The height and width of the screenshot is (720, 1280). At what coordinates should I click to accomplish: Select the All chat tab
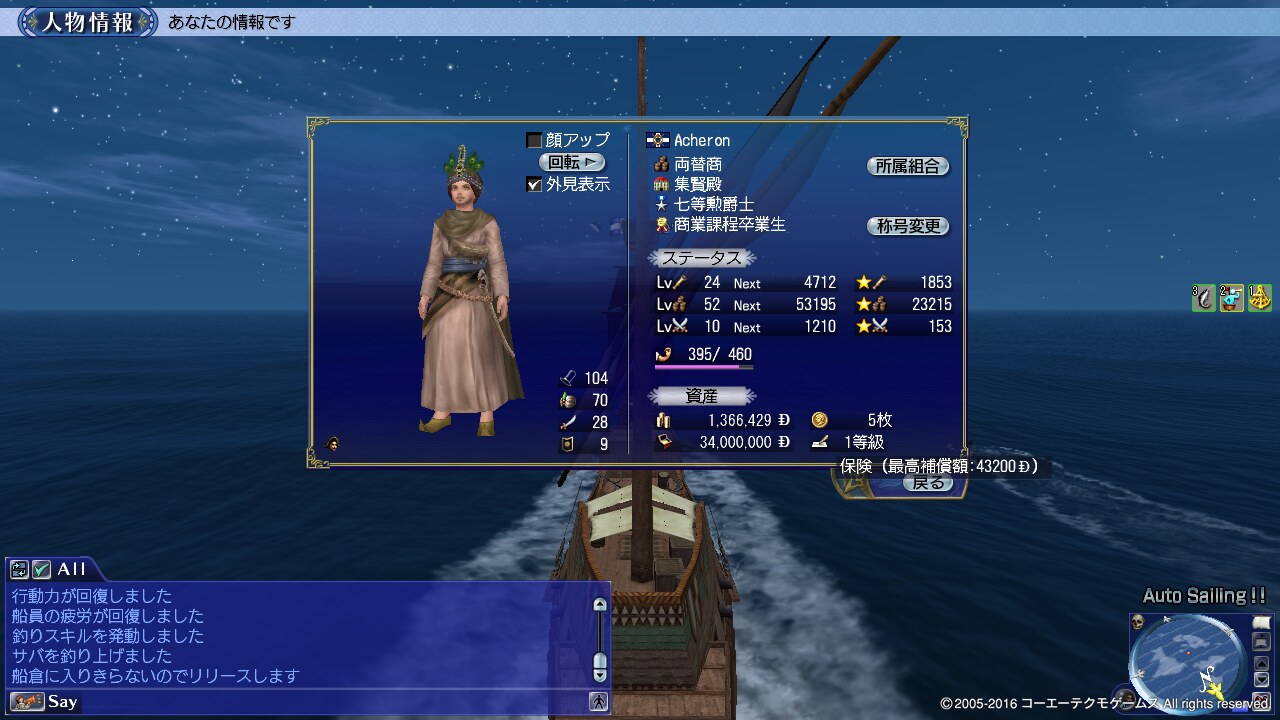pos(70,569)
